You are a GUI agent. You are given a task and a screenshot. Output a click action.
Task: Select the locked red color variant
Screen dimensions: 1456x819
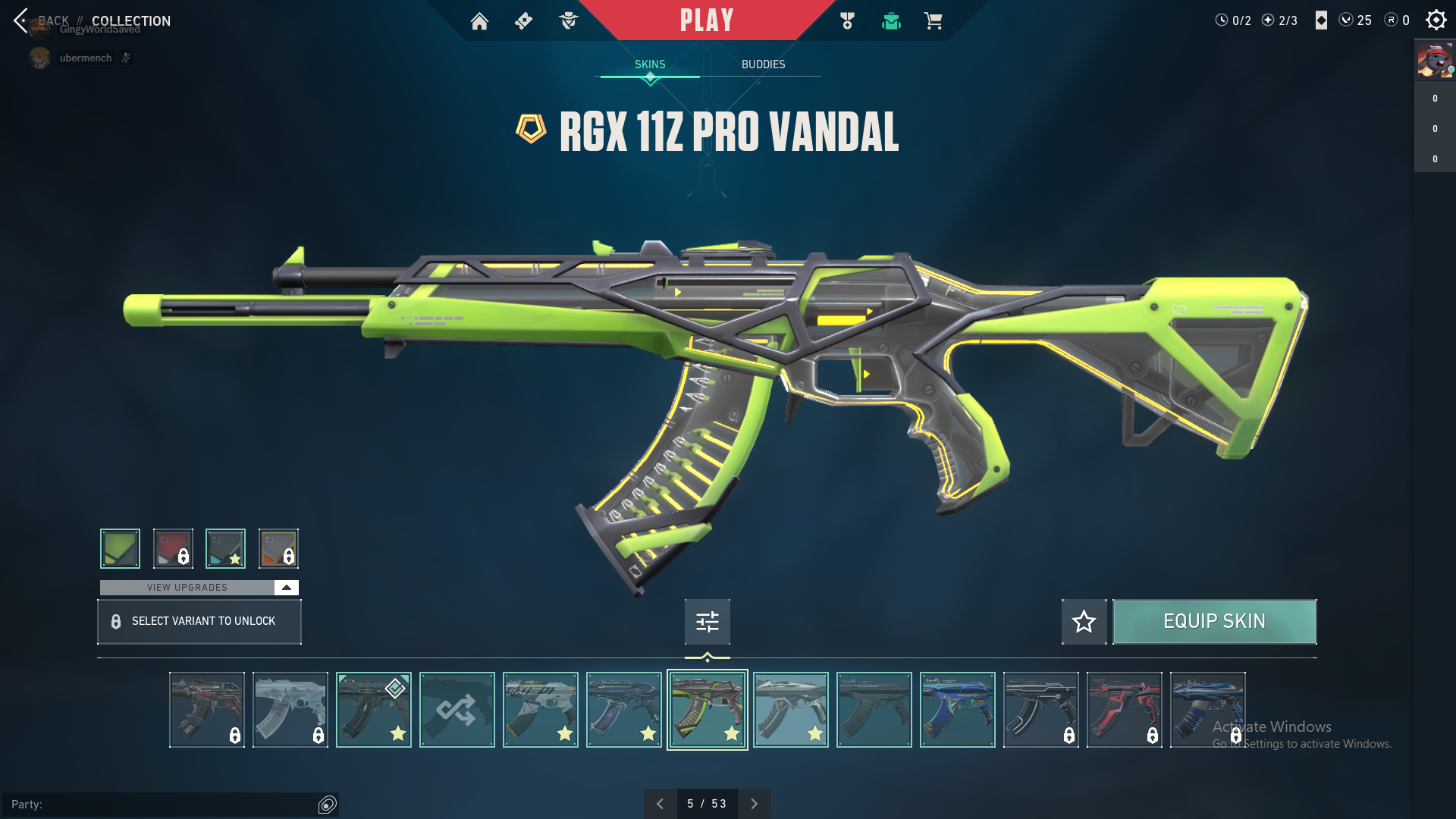pos(173,548)
